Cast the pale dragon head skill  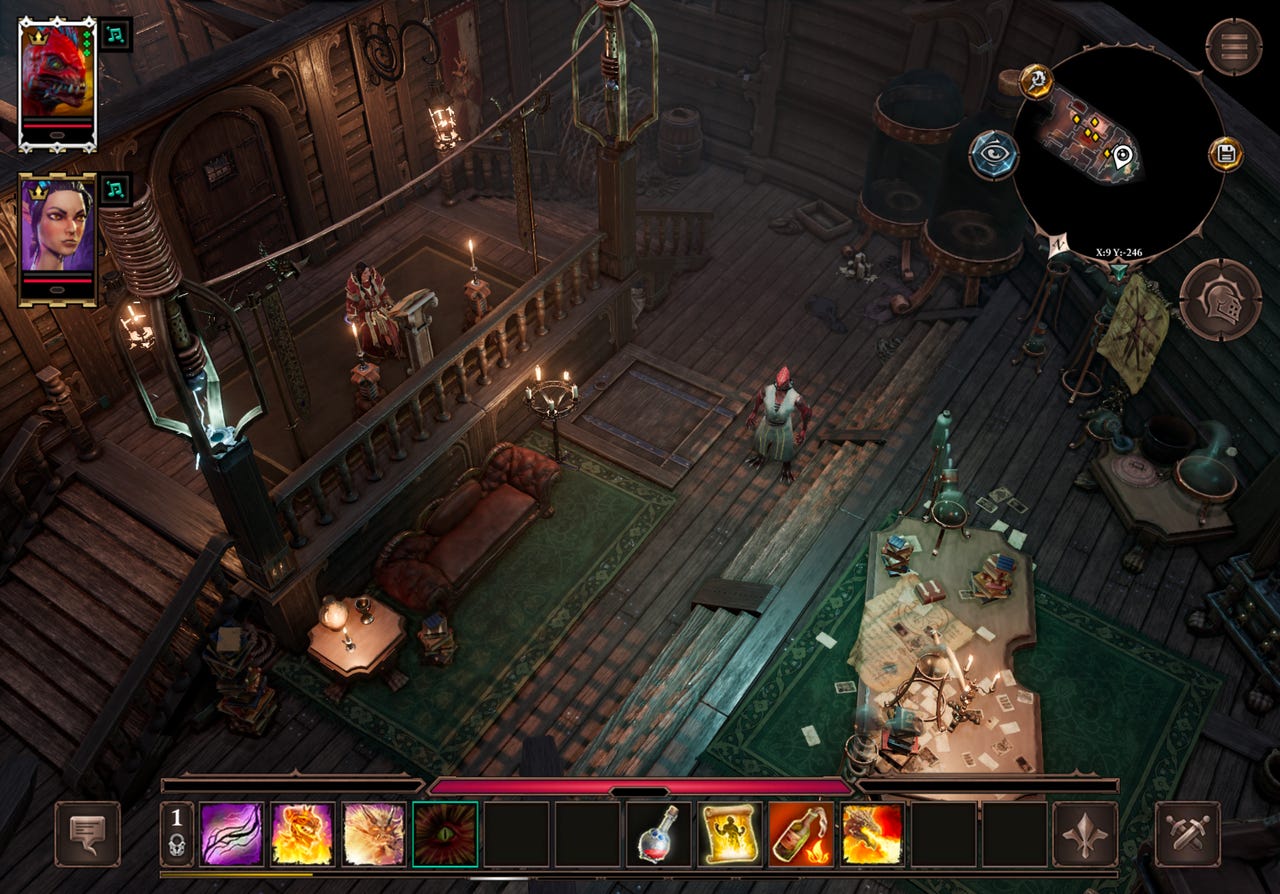click(374, 834)
